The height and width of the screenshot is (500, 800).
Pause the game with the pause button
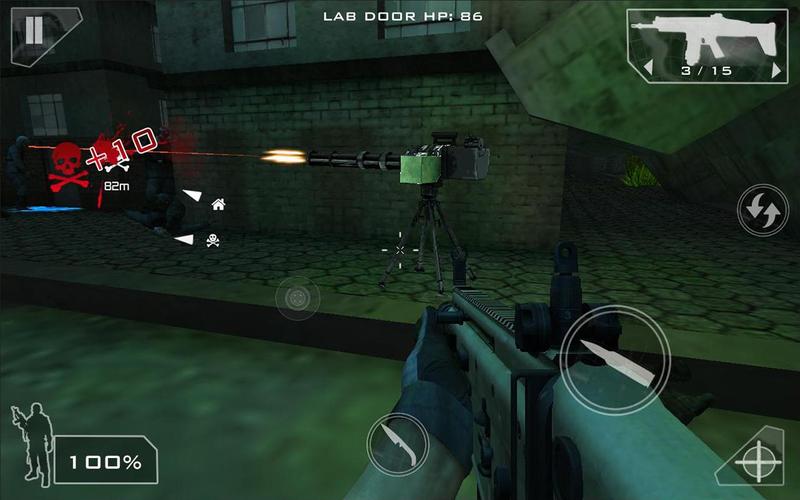tap(34, 29)
